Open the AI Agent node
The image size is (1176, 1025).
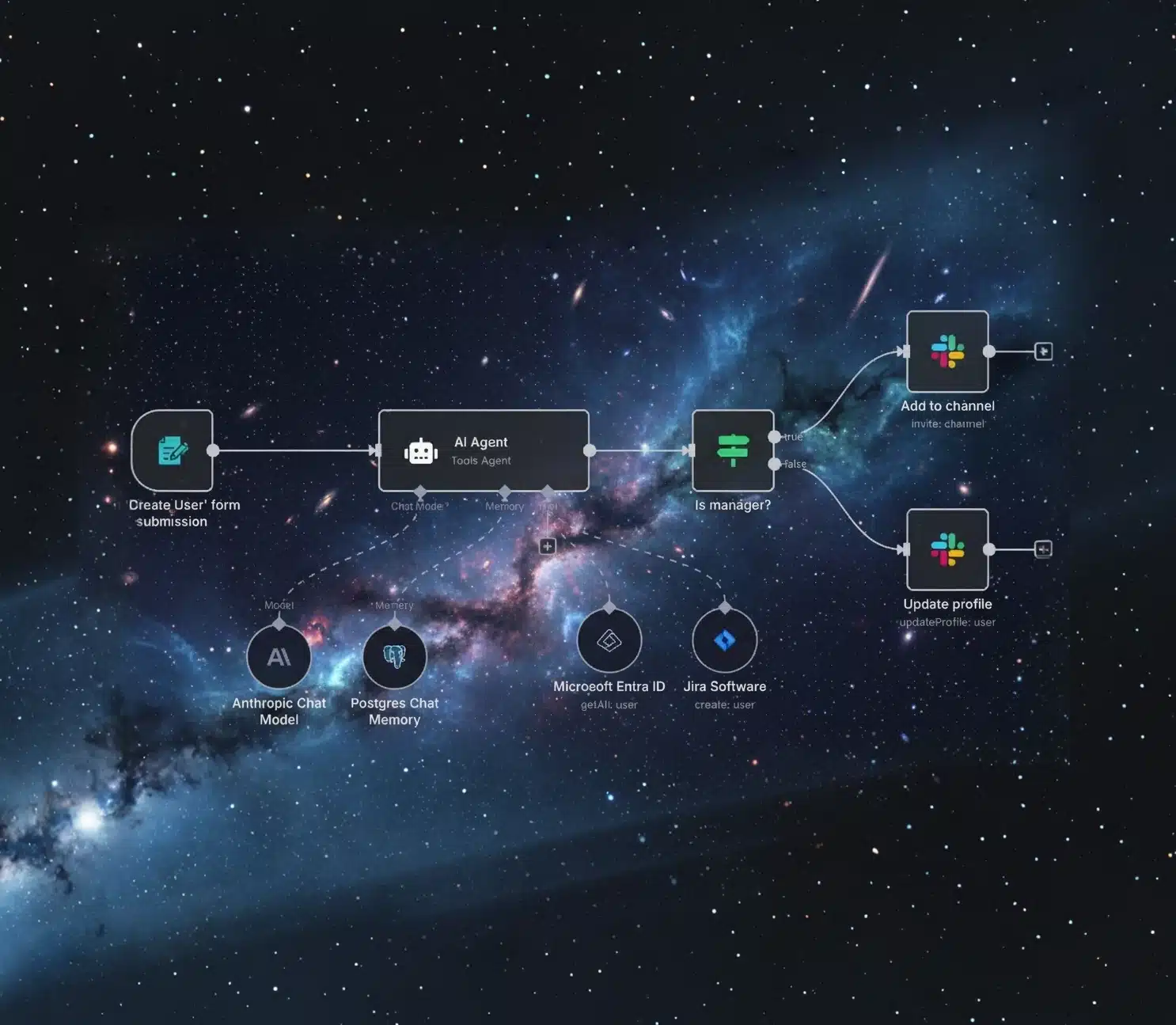point(483,450)
